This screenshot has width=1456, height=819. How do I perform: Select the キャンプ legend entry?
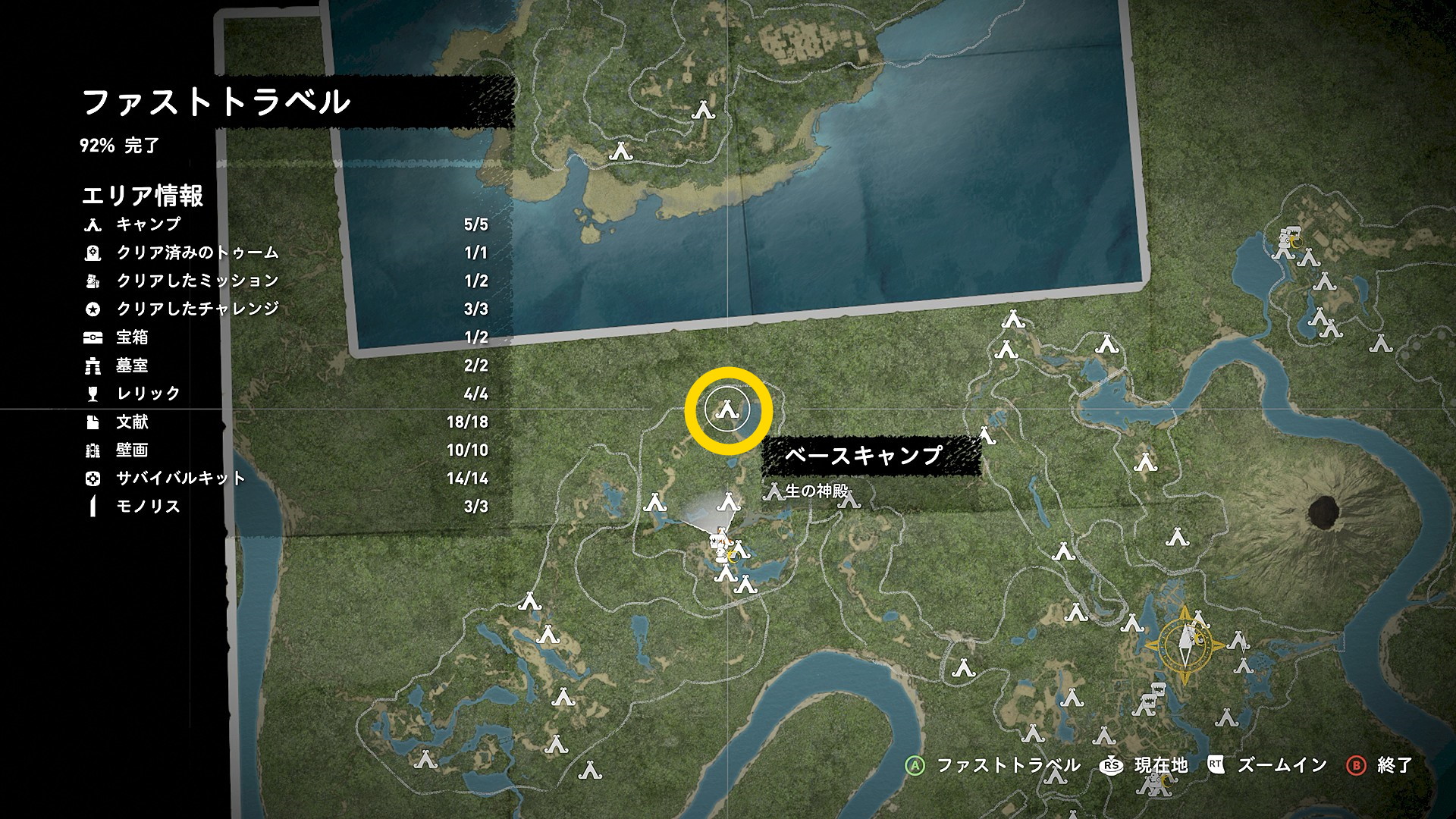coord(148,224)
